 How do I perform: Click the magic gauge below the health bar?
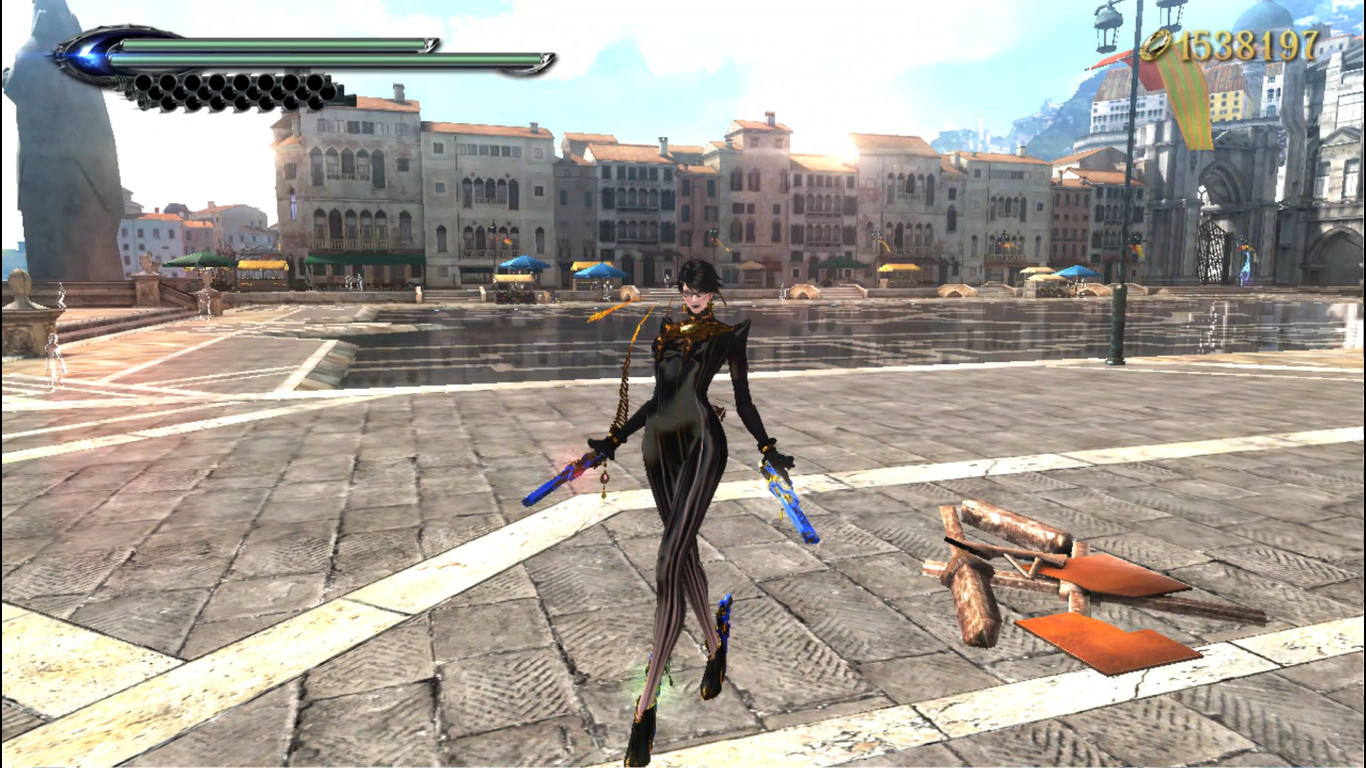230,90
